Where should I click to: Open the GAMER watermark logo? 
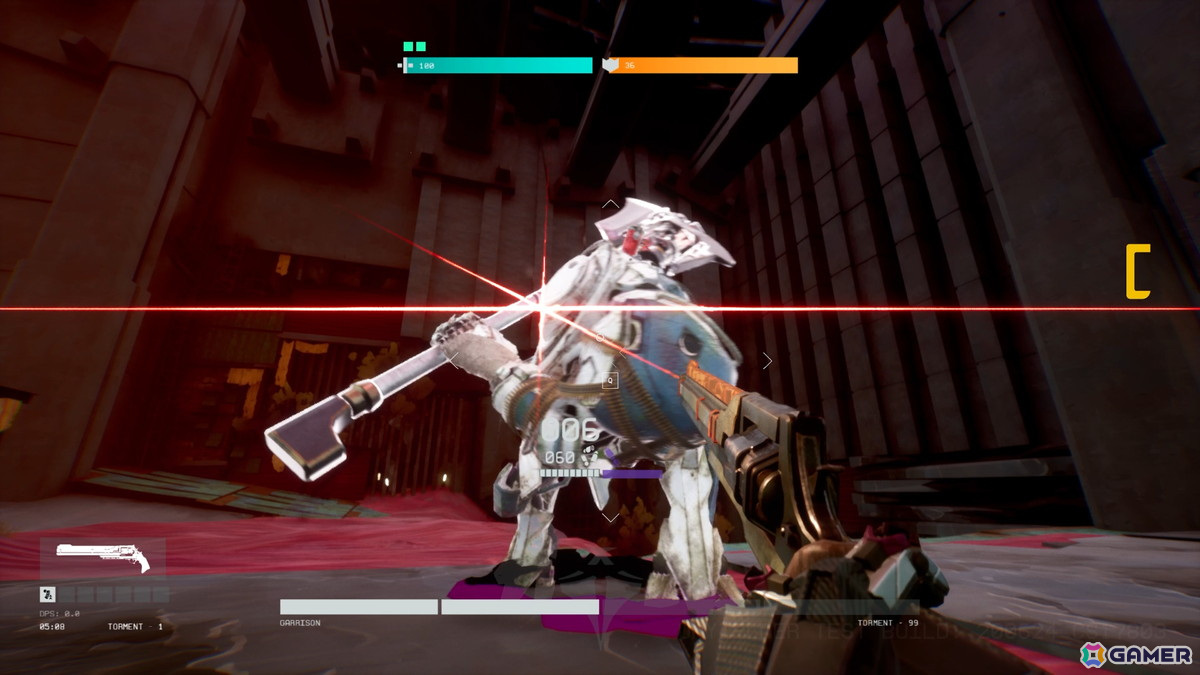coord(1136,654)
